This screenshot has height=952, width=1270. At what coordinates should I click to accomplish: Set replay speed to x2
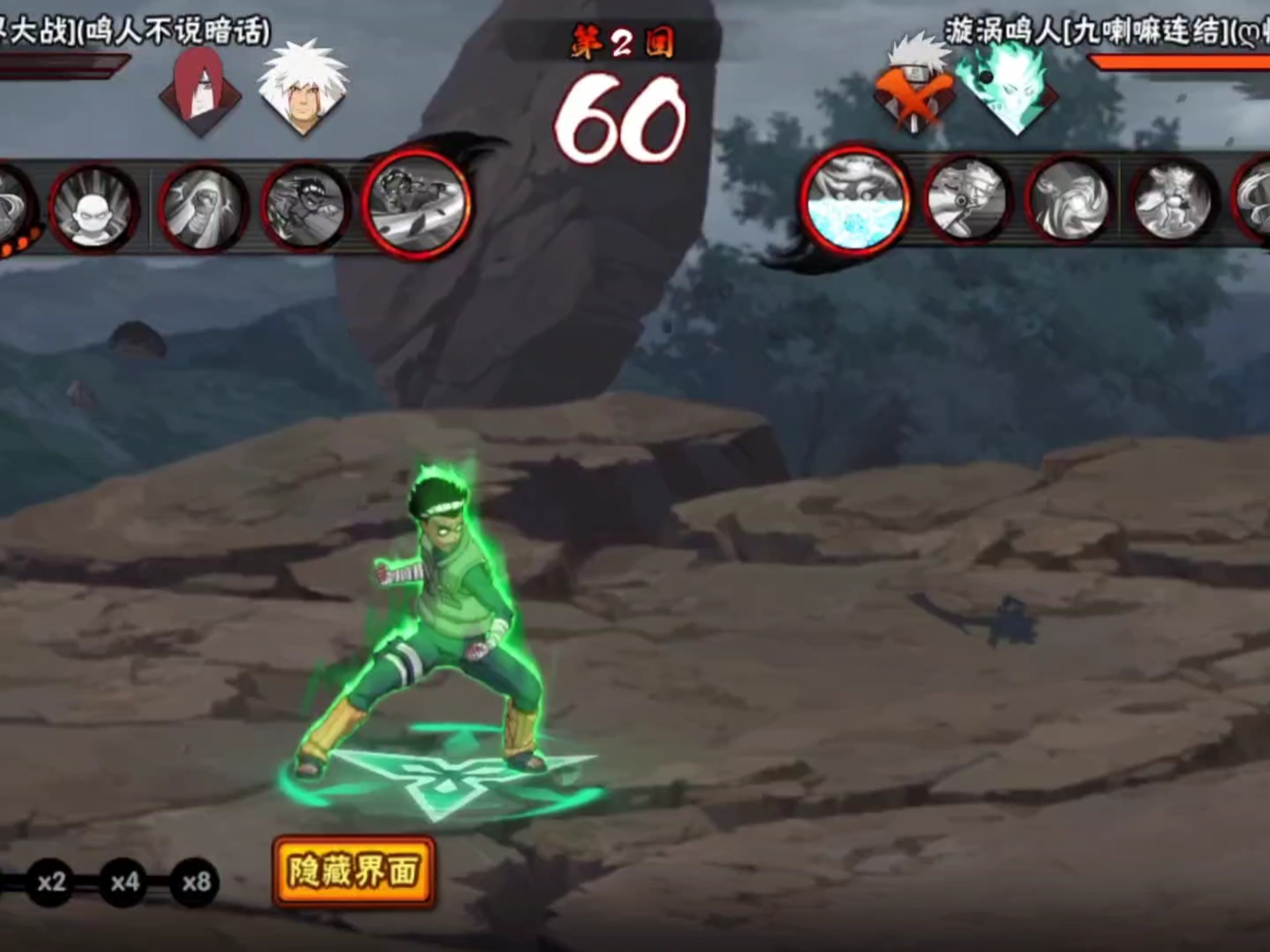(x=51, y=882)
